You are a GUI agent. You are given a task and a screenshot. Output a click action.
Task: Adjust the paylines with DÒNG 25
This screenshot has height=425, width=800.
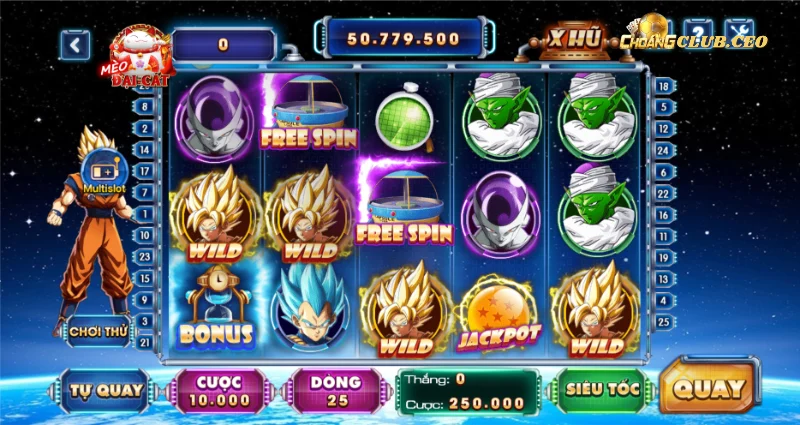(x=335, y=390)
